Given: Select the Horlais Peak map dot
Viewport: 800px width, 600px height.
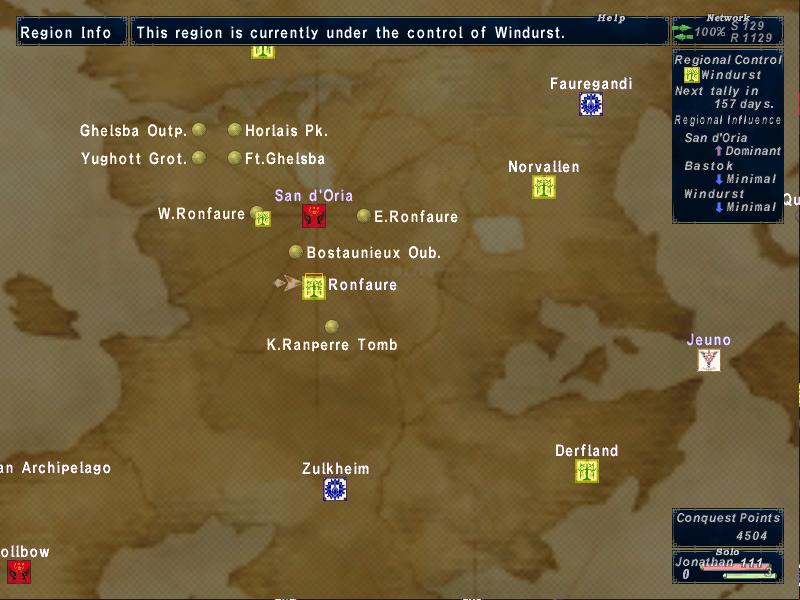Looking at the screenshot, I should pos(235,129).
